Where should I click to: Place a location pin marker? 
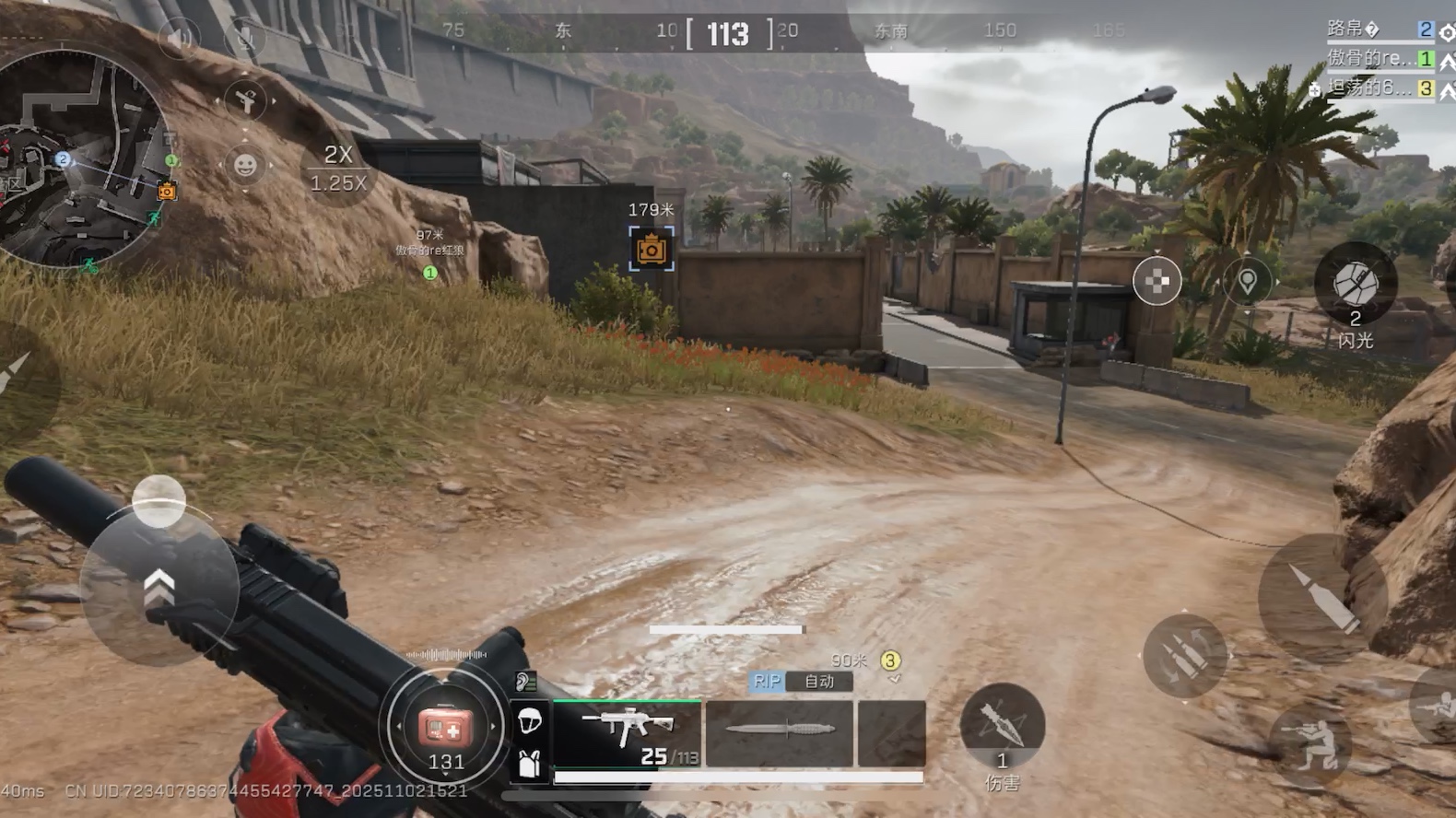pos(1247,282)
